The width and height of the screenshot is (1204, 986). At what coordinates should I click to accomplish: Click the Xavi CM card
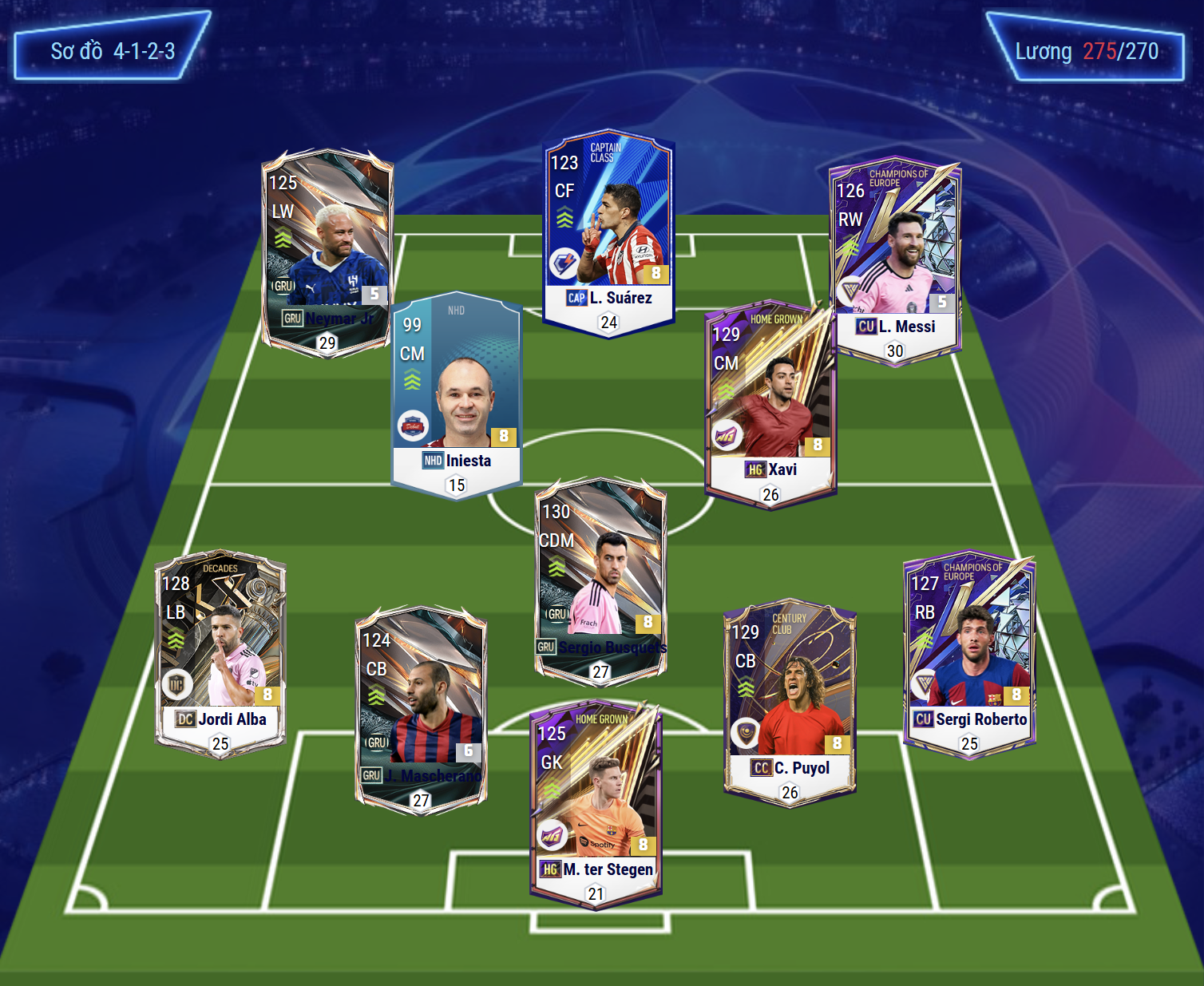(x=770, y=407)
